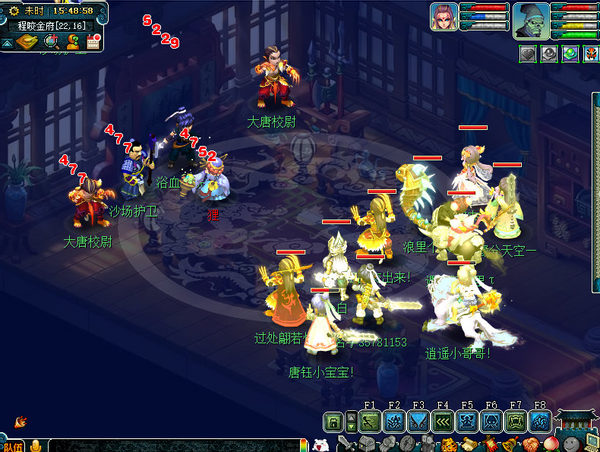Image resolution: width=600 pixels, height=452 pixels.
Task: Click the green orb status icon
Action: (x=569, y=54)
